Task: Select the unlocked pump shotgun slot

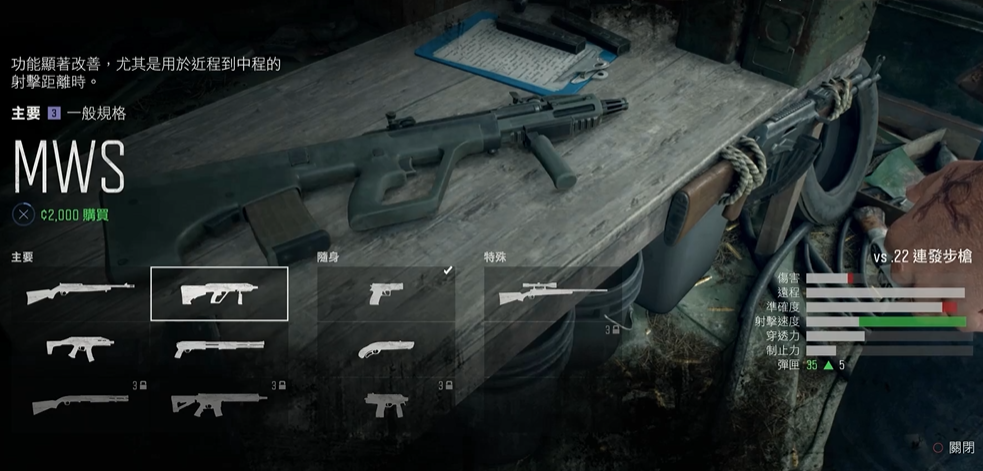Action: coord(219,348)
